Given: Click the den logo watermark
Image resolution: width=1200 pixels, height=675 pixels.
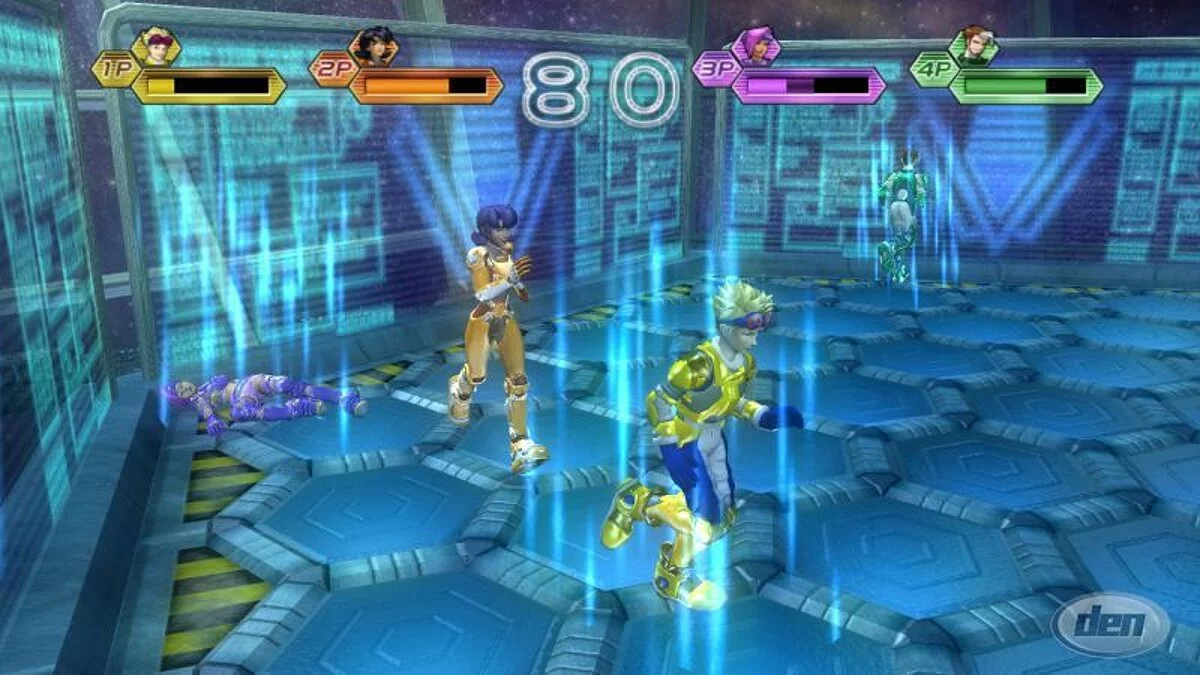Looking at the screenshot, I should 1110,625.
